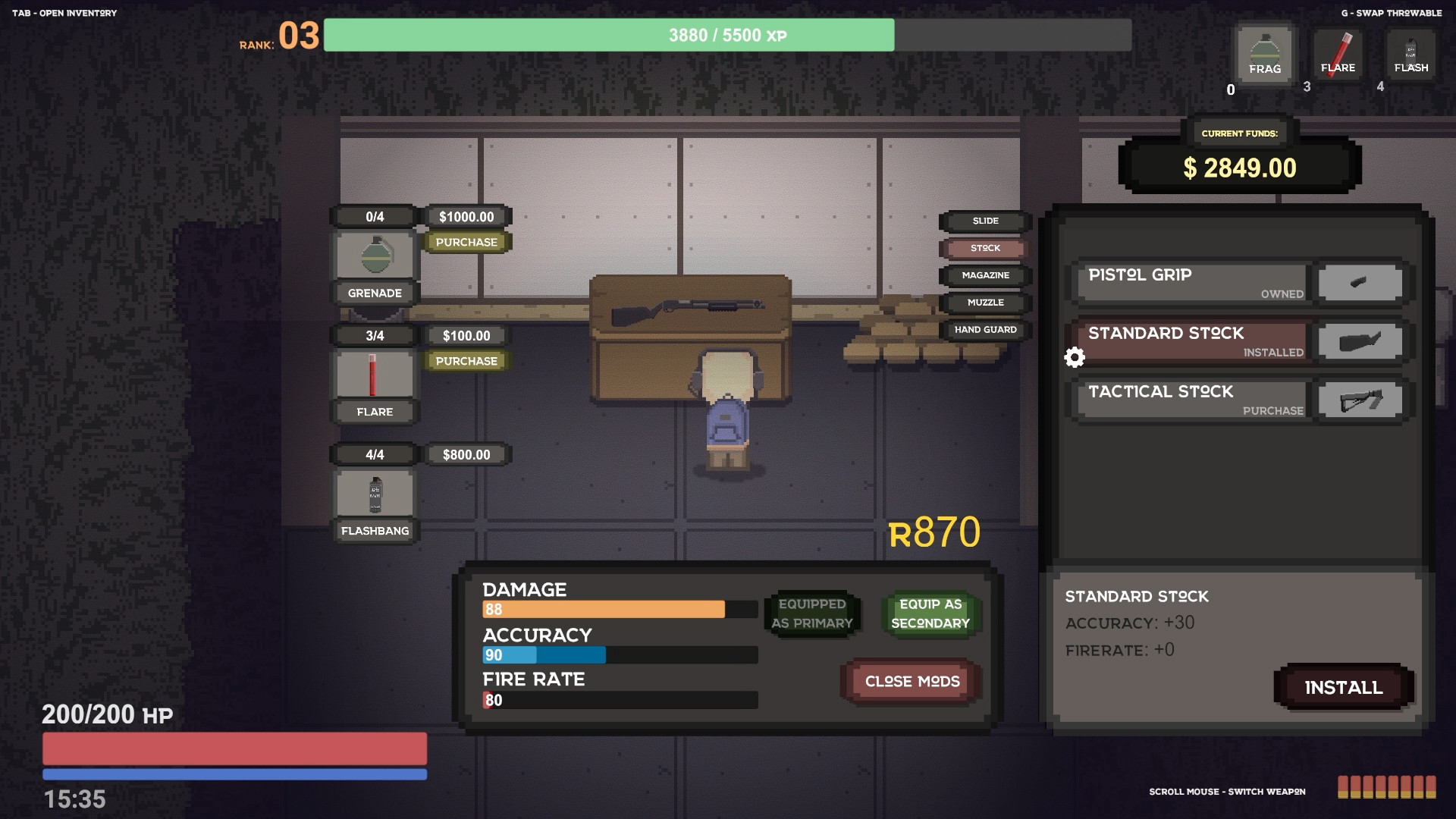Click the Flashbang shop item icon
The height and width of the screenshot is (819, 1456).
(x=373, y=493)
